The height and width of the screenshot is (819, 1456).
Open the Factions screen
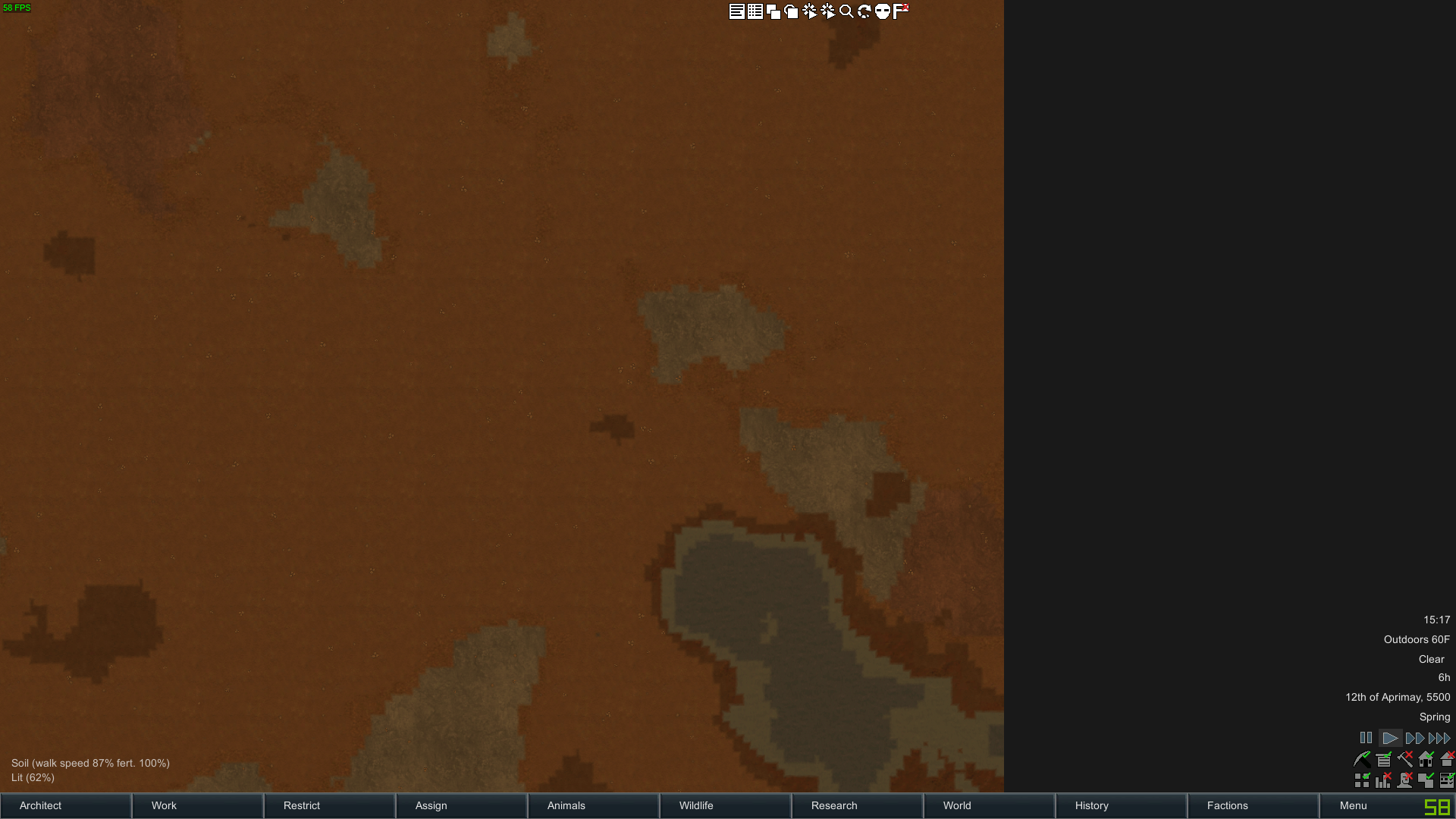[1226, 805]
